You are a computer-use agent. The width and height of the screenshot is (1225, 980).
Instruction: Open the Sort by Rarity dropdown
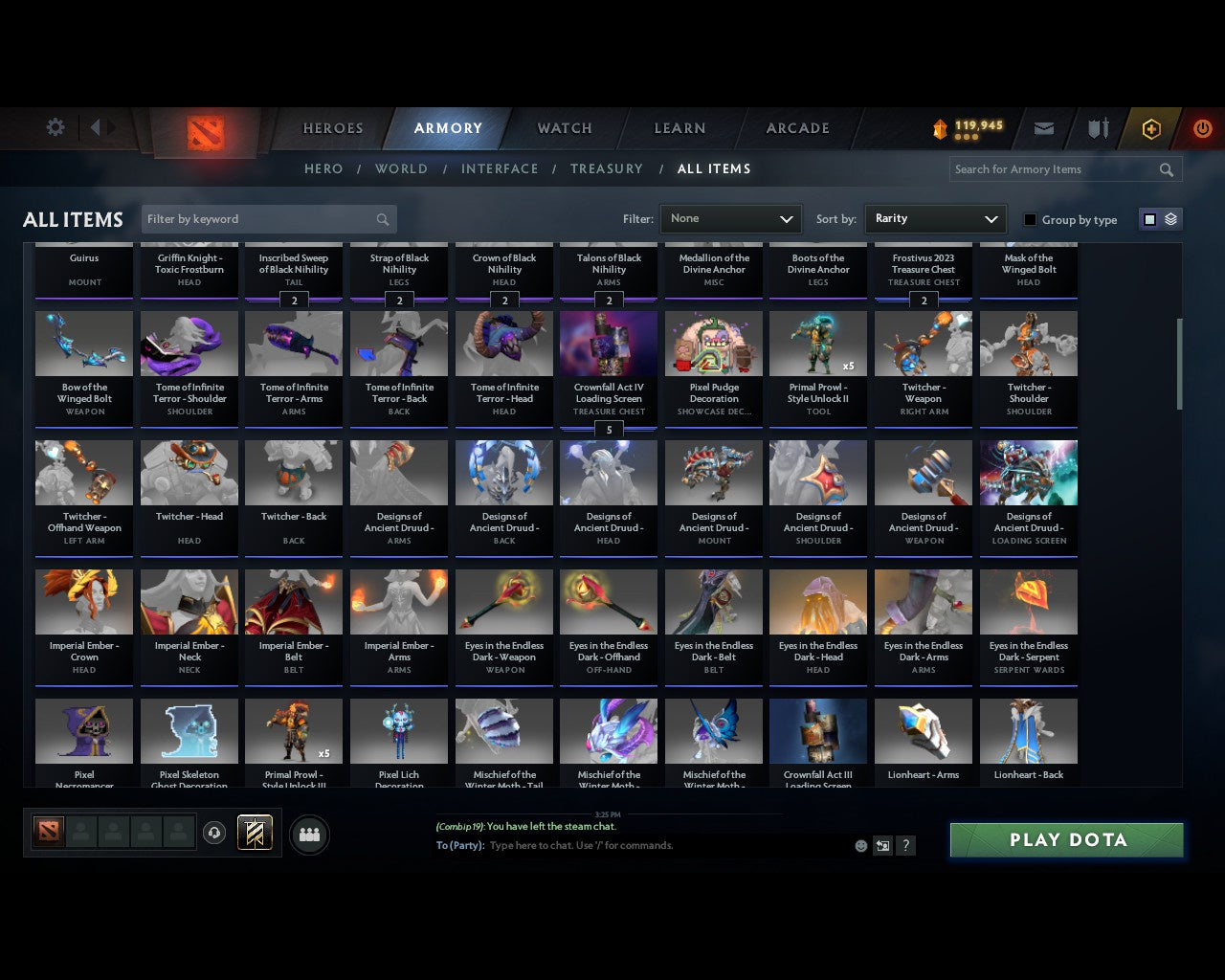coord(935,219)
